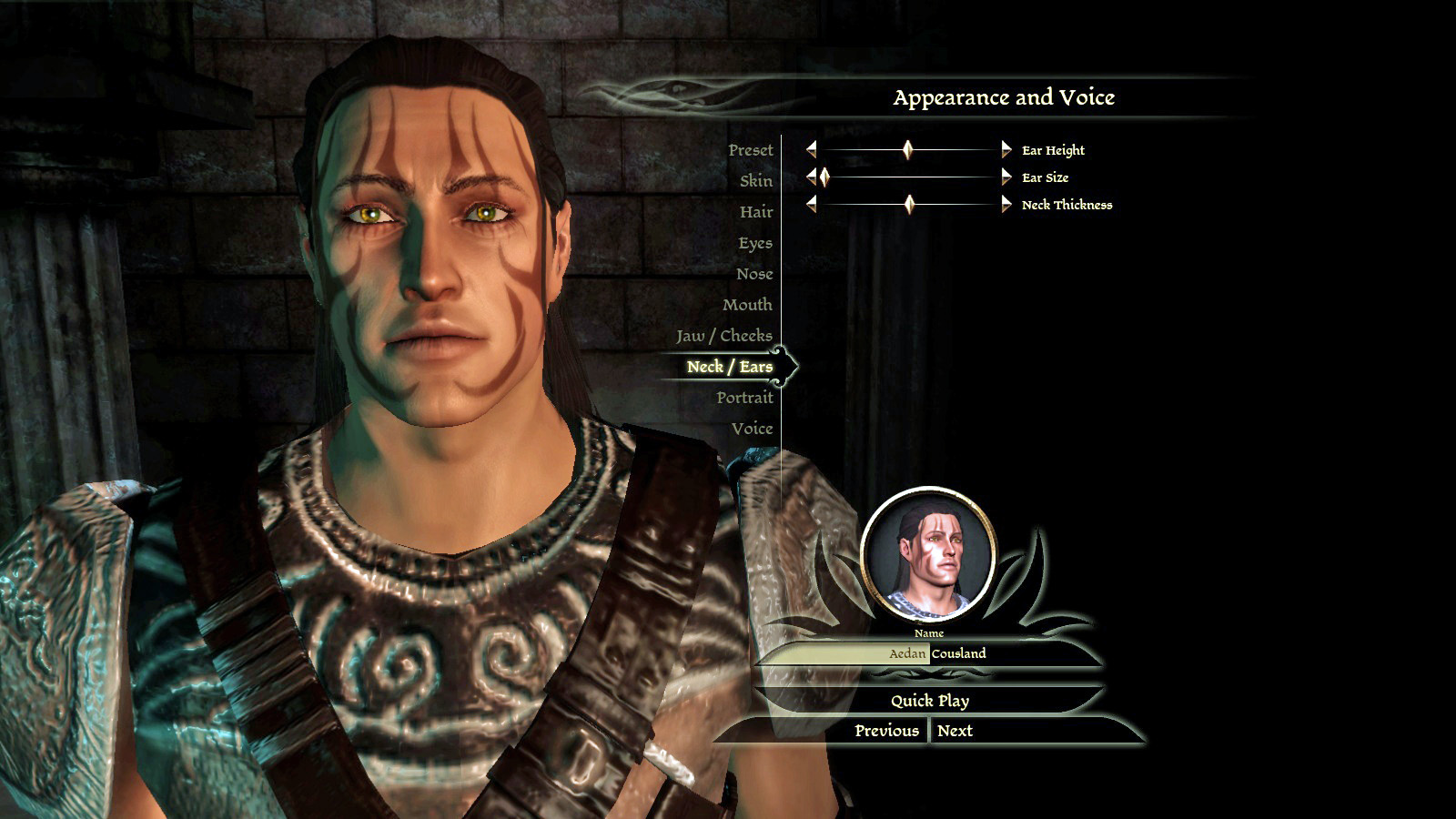Increase Ear Height with right arrow

click(1006, 149)
